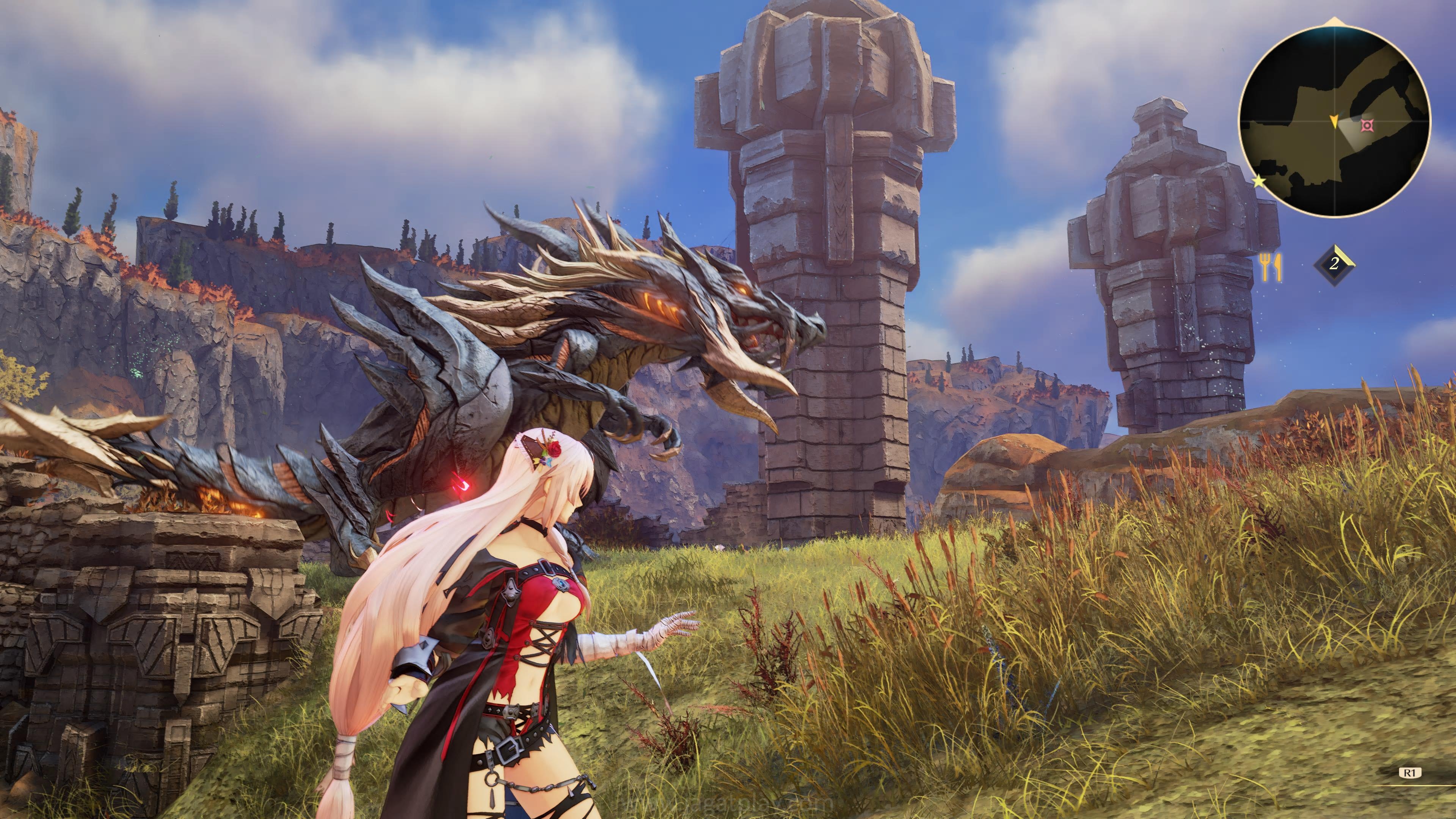Open the circular minimap
This screenshot has height=819, width=1456.
point(1335,121)
